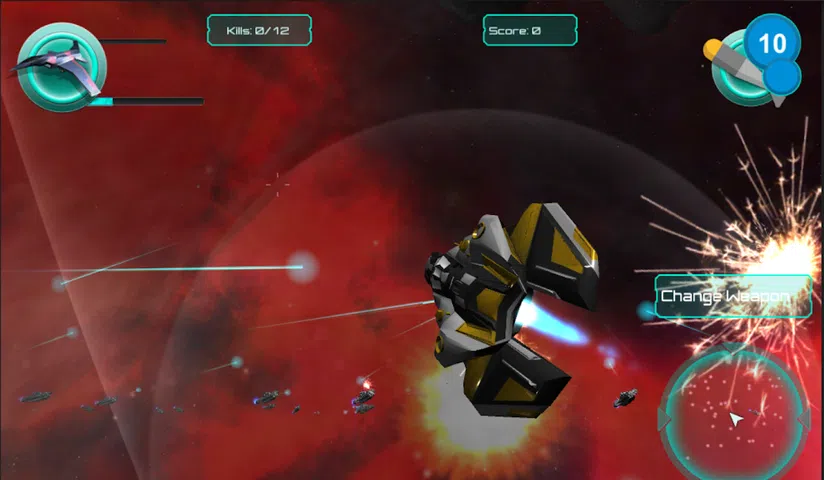Tap the Change Weapon button
This screenshot has width=824, height=480.
(732, 297)
